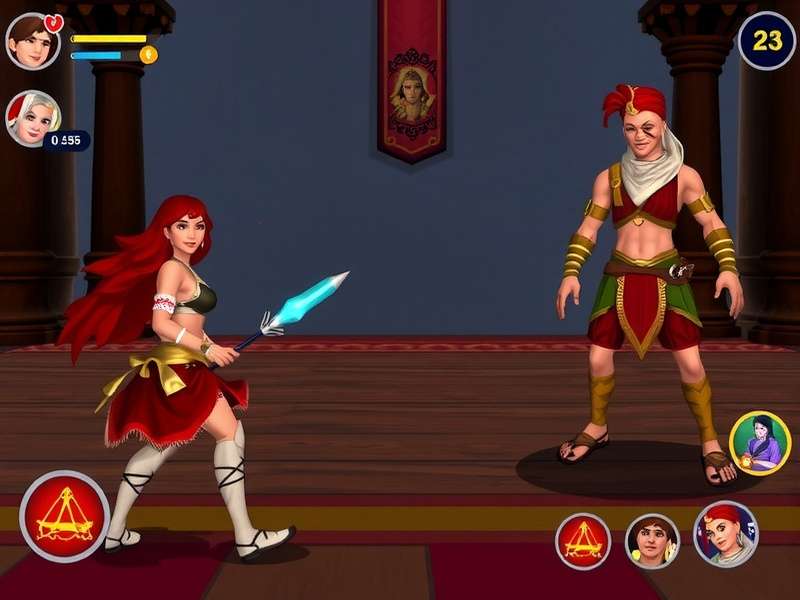Click the gold coin icon beside the blue bar
This screenshot has width=800, height=600.
[149, 55]
